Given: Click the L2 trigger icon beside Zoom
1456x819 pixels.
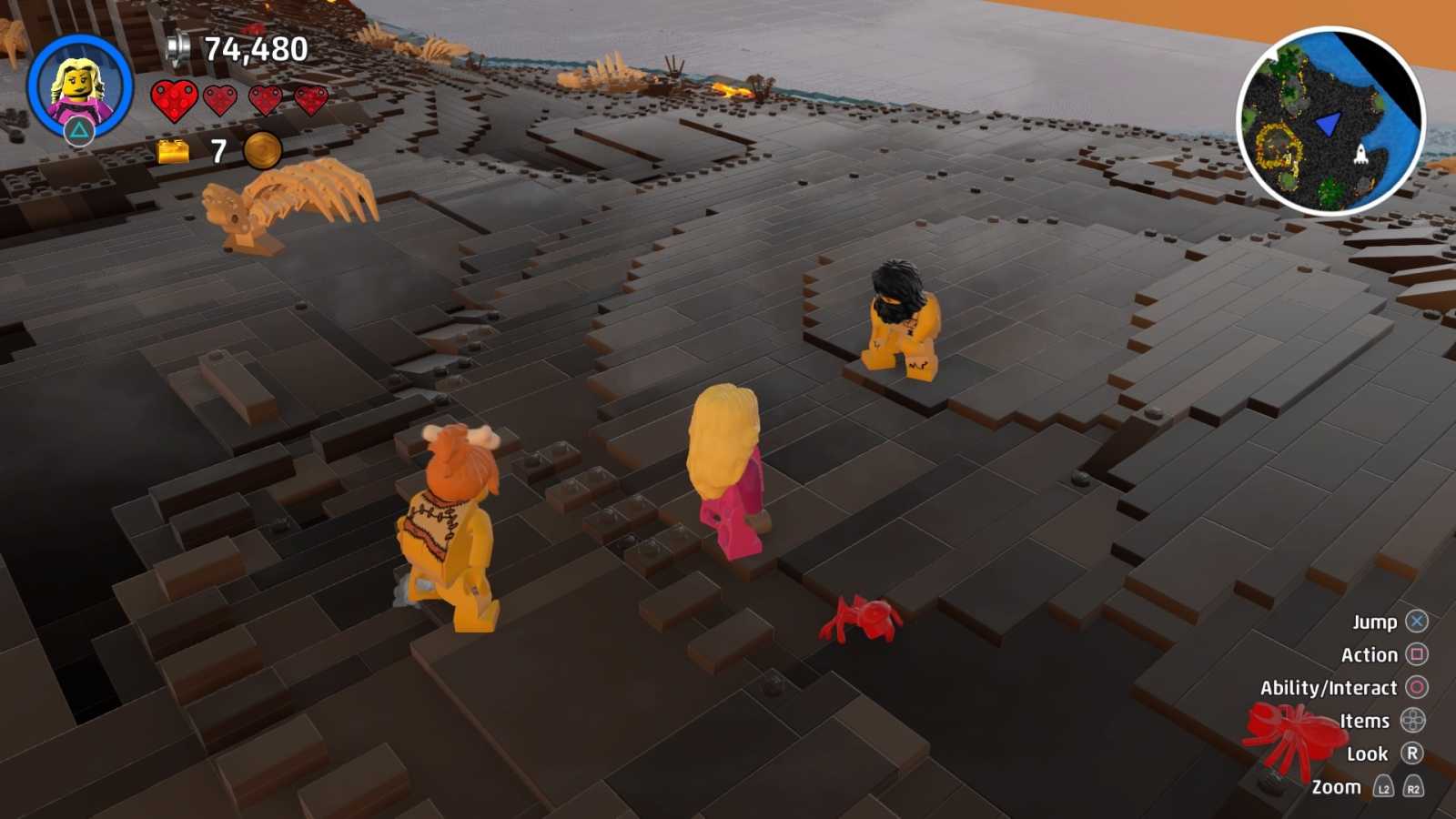Looking at the screenshot, I should [1384, 786].
